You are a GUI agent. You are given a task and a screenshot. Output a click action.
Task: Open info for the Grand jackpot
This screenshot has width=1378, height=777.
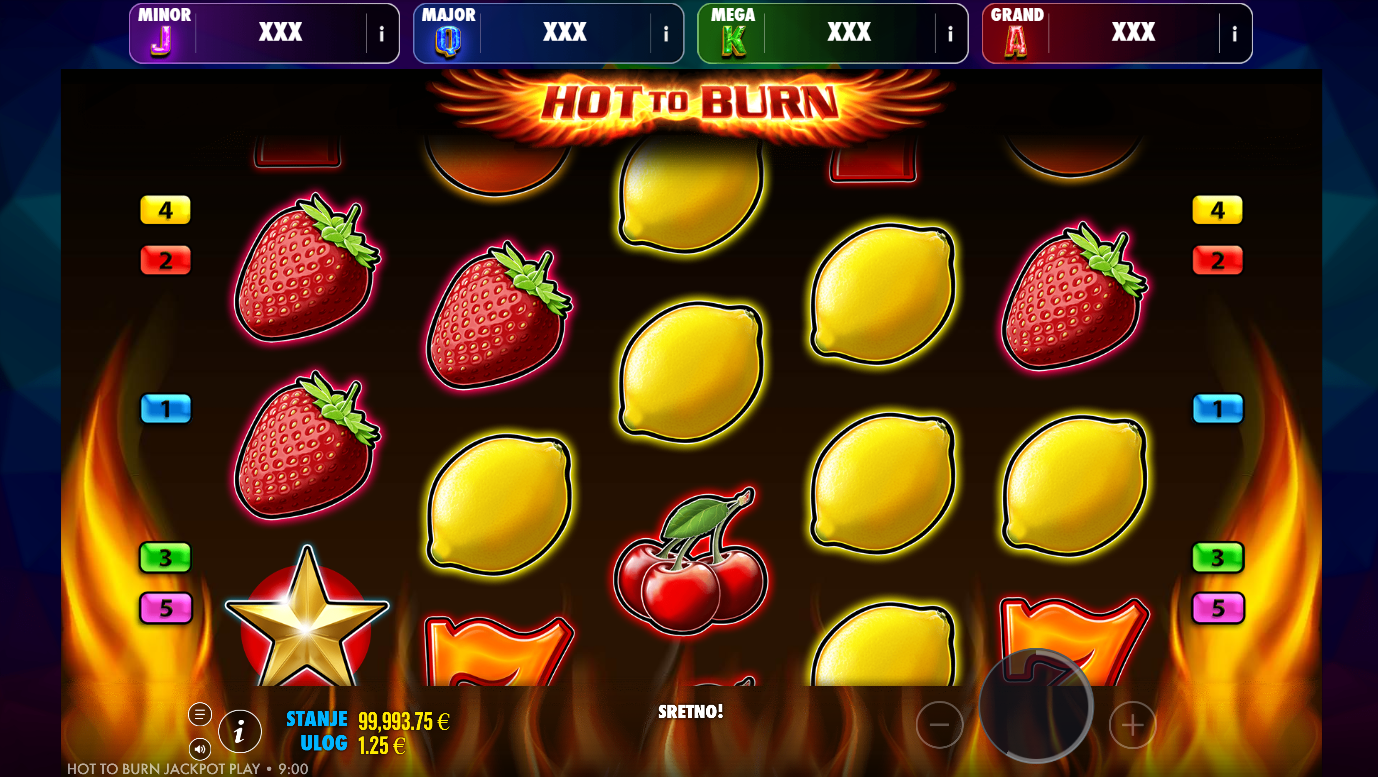(1234, 34)
